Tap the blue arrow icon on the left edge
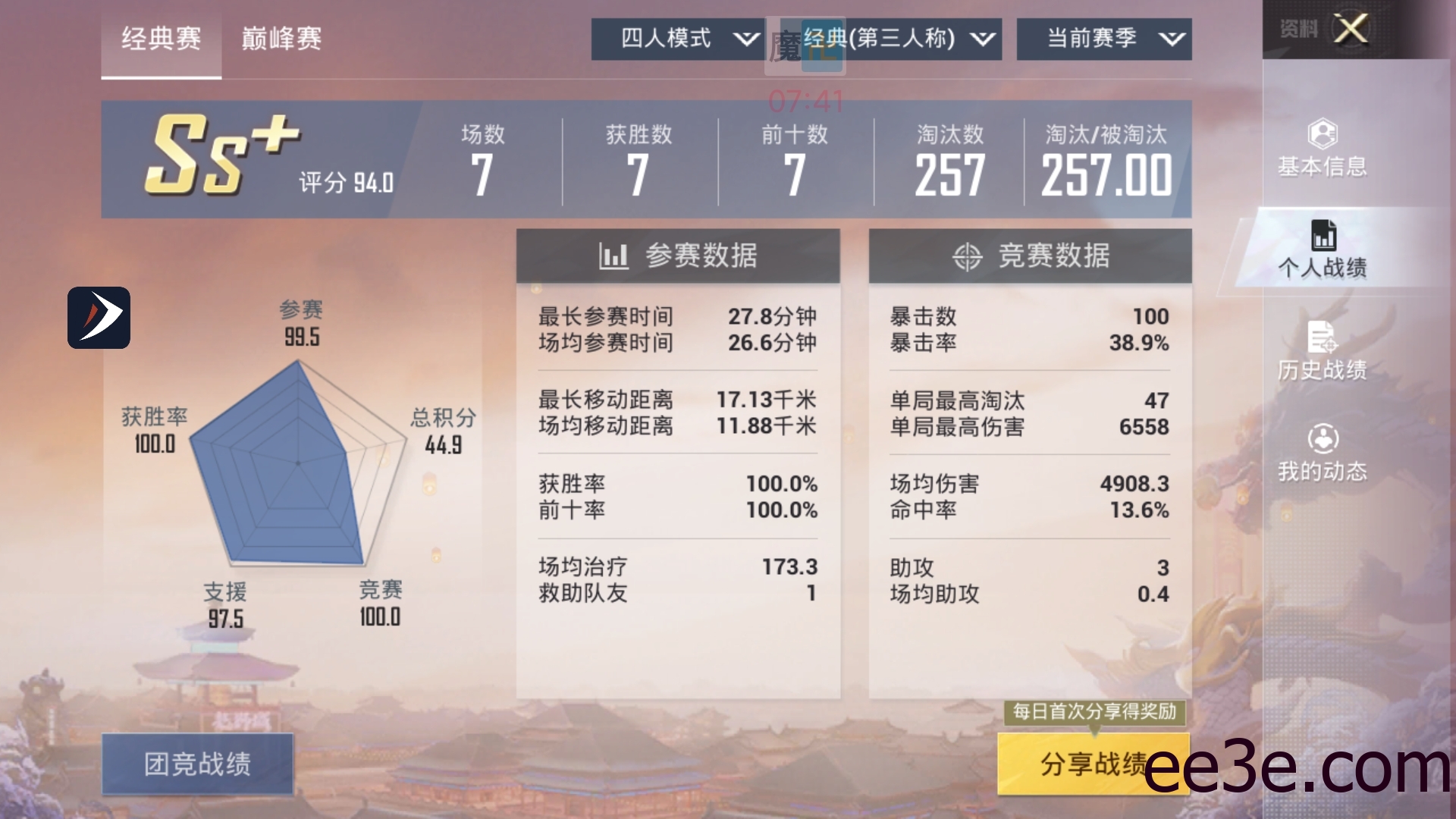Screen dimensions: 1456x819 (x=99, y=318)
